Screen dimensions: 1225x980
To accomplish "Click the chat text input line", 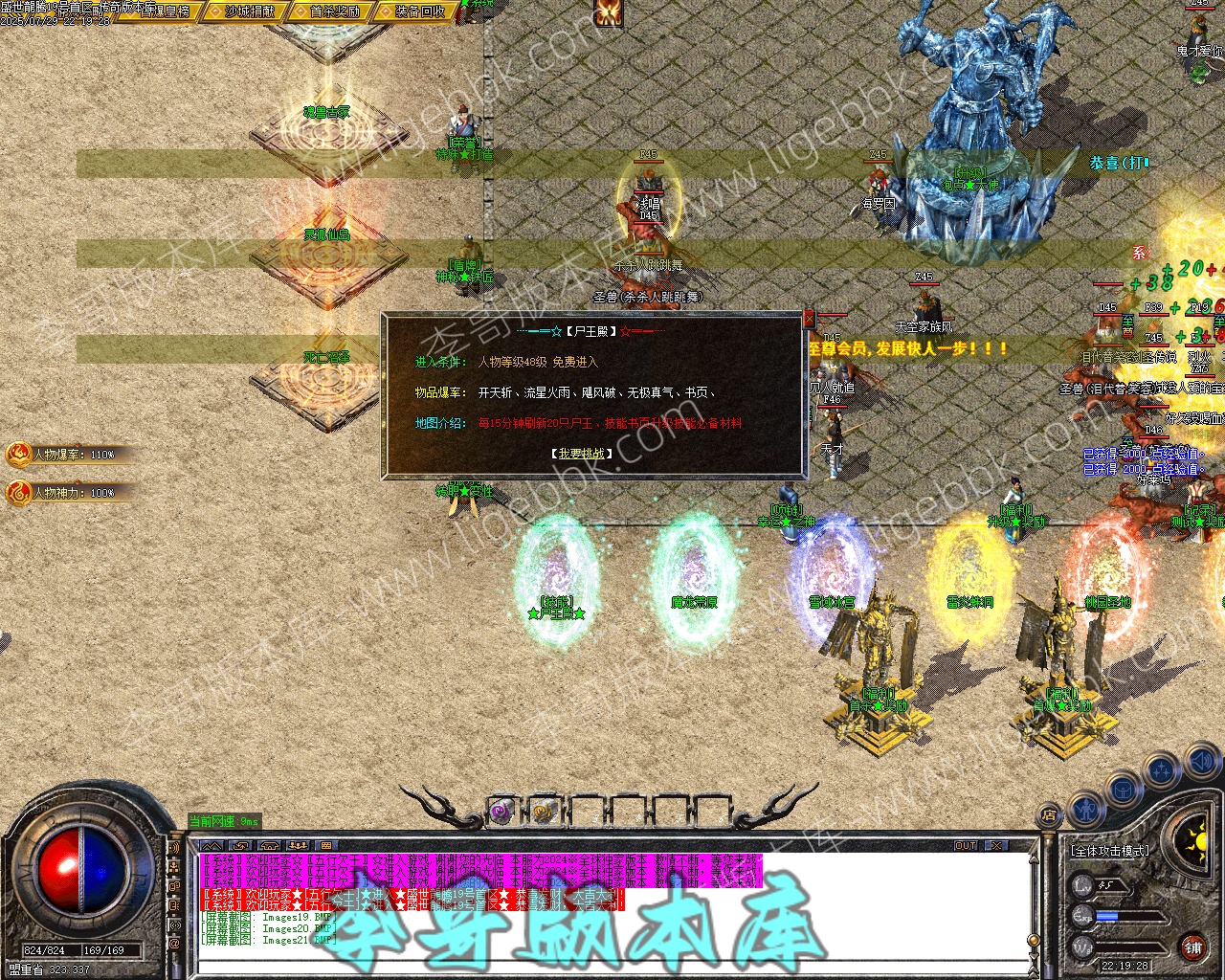I will (612, 967).
